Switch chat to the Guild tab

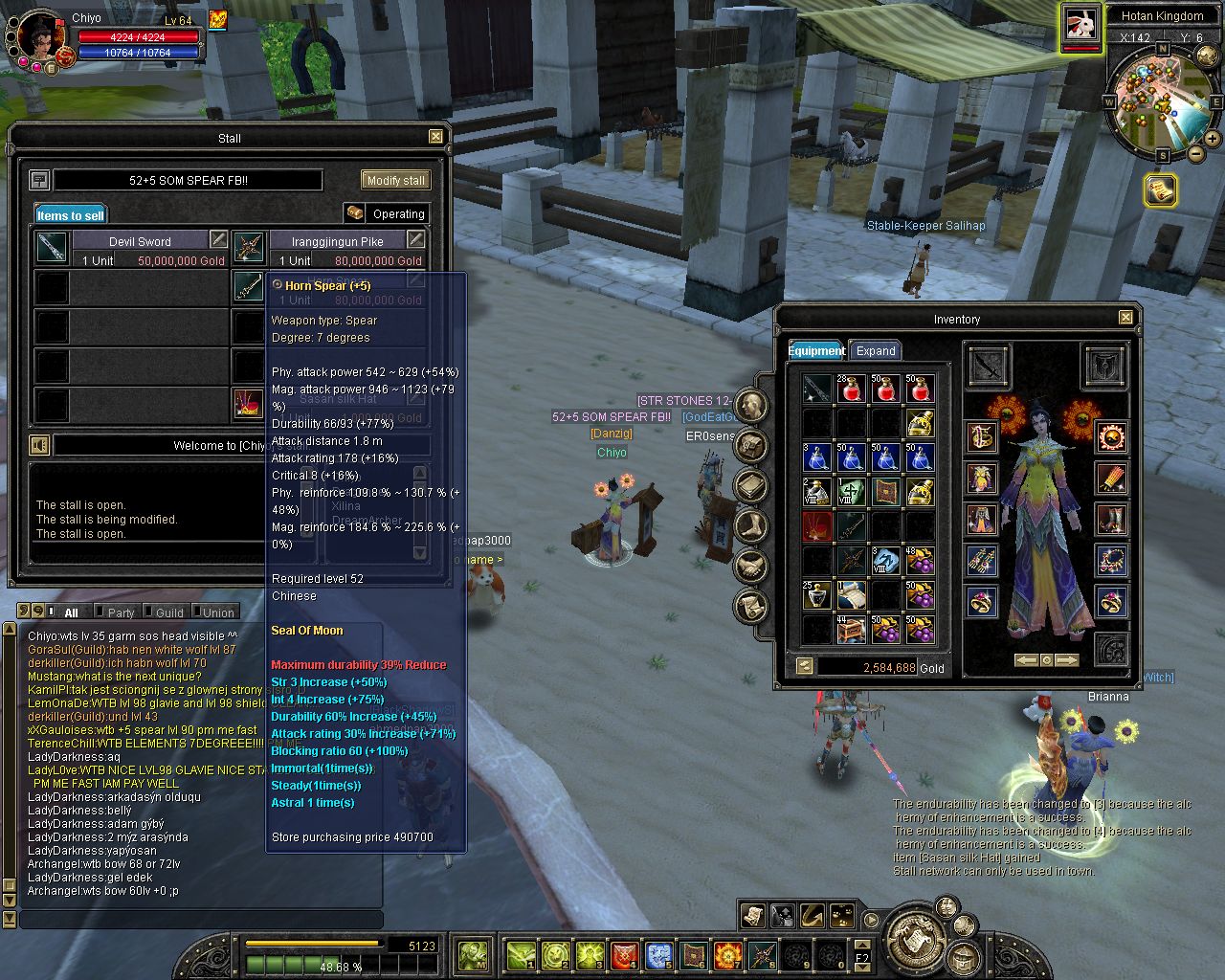pos(168,612)
